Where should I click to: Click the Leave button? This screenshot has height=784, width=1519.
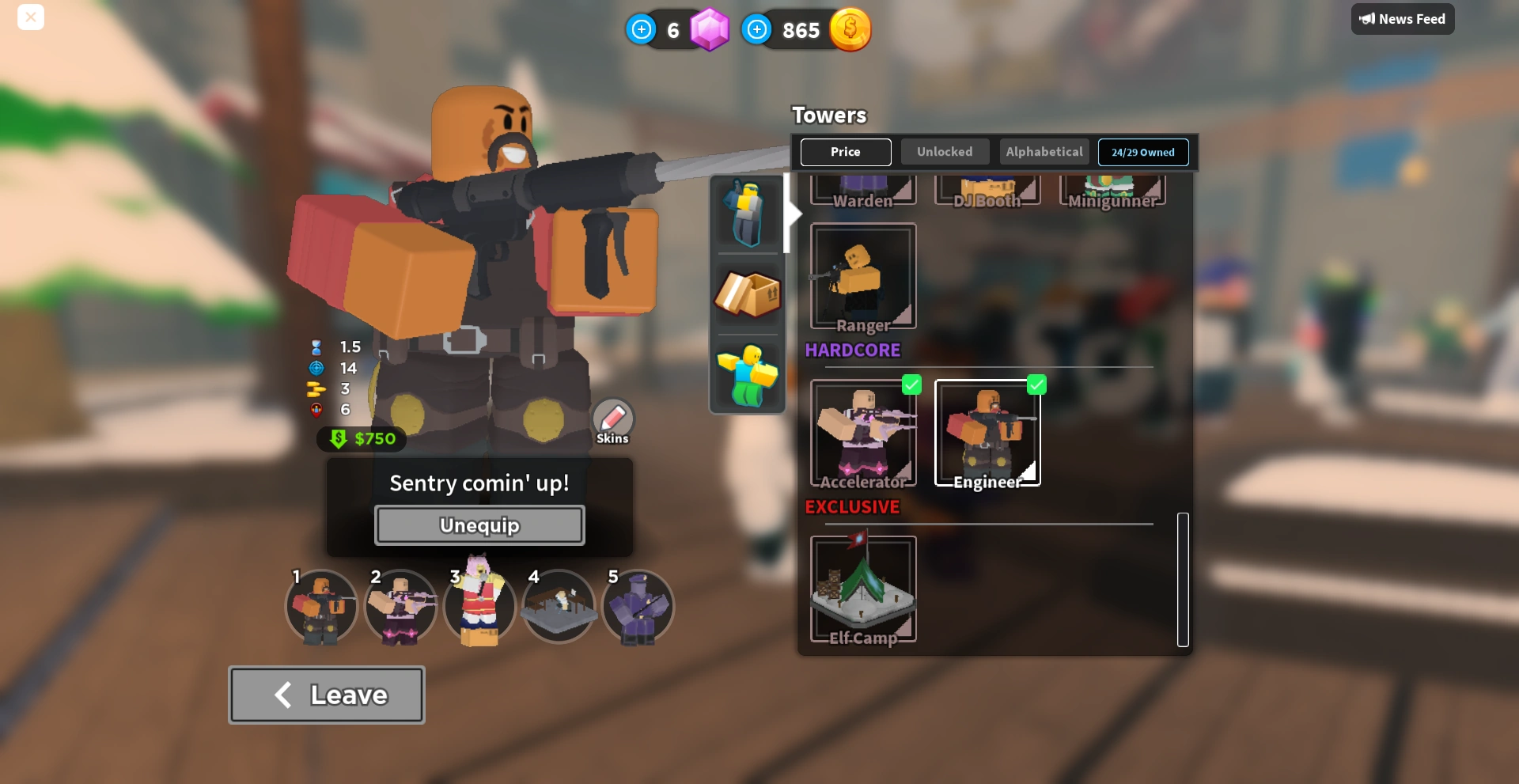[326, 694]
